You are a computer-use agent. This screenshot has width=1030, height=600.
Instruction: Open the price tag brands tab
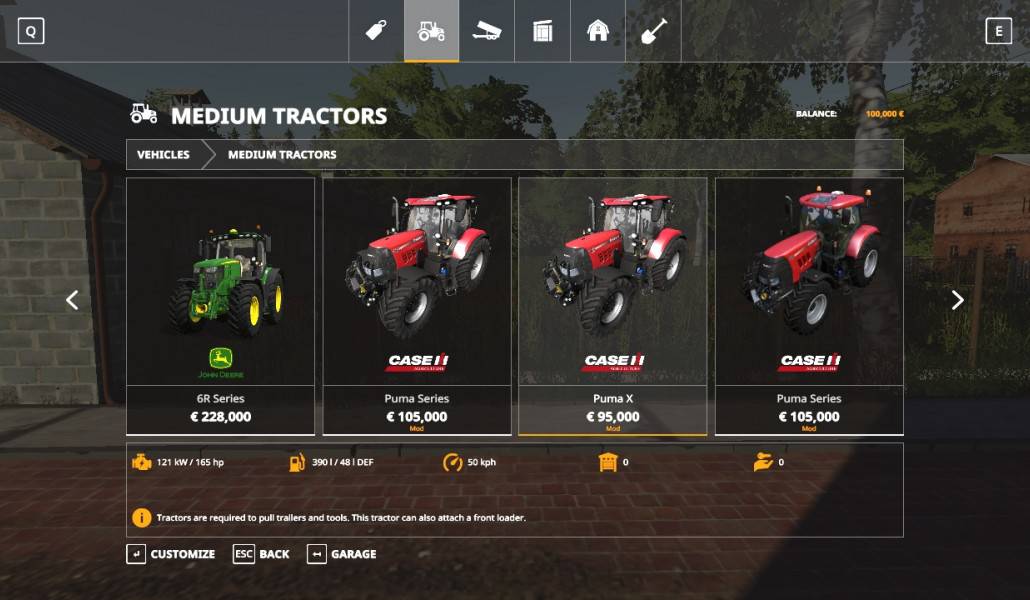376,31
